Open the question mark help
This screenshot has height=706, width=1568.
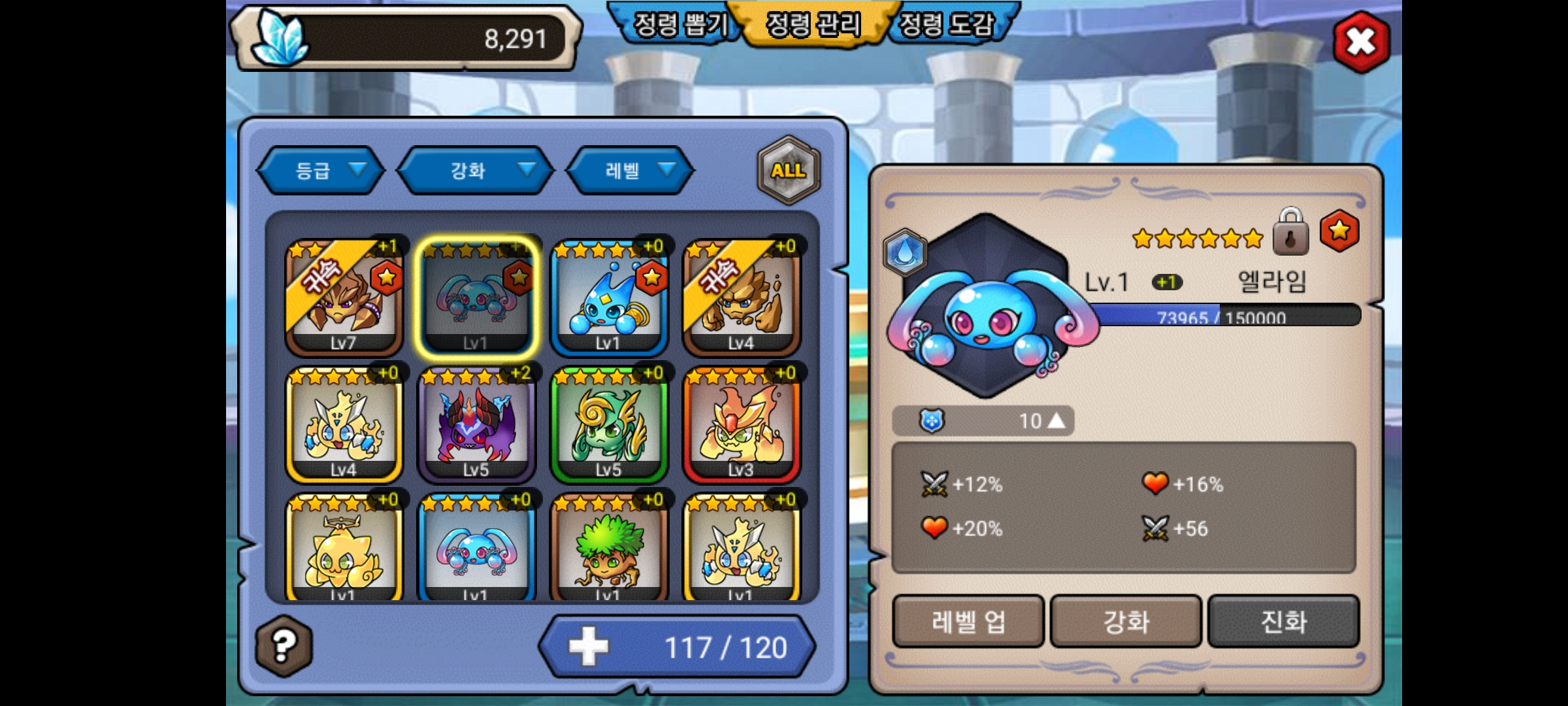click(284, 646)
